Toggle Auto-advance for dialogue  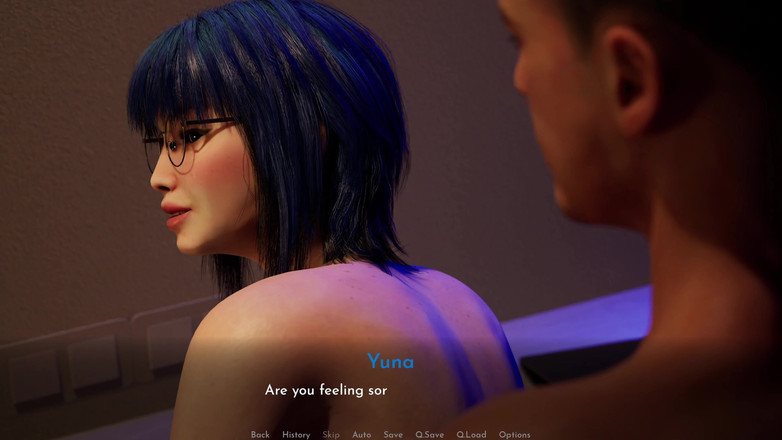[362, 435]
